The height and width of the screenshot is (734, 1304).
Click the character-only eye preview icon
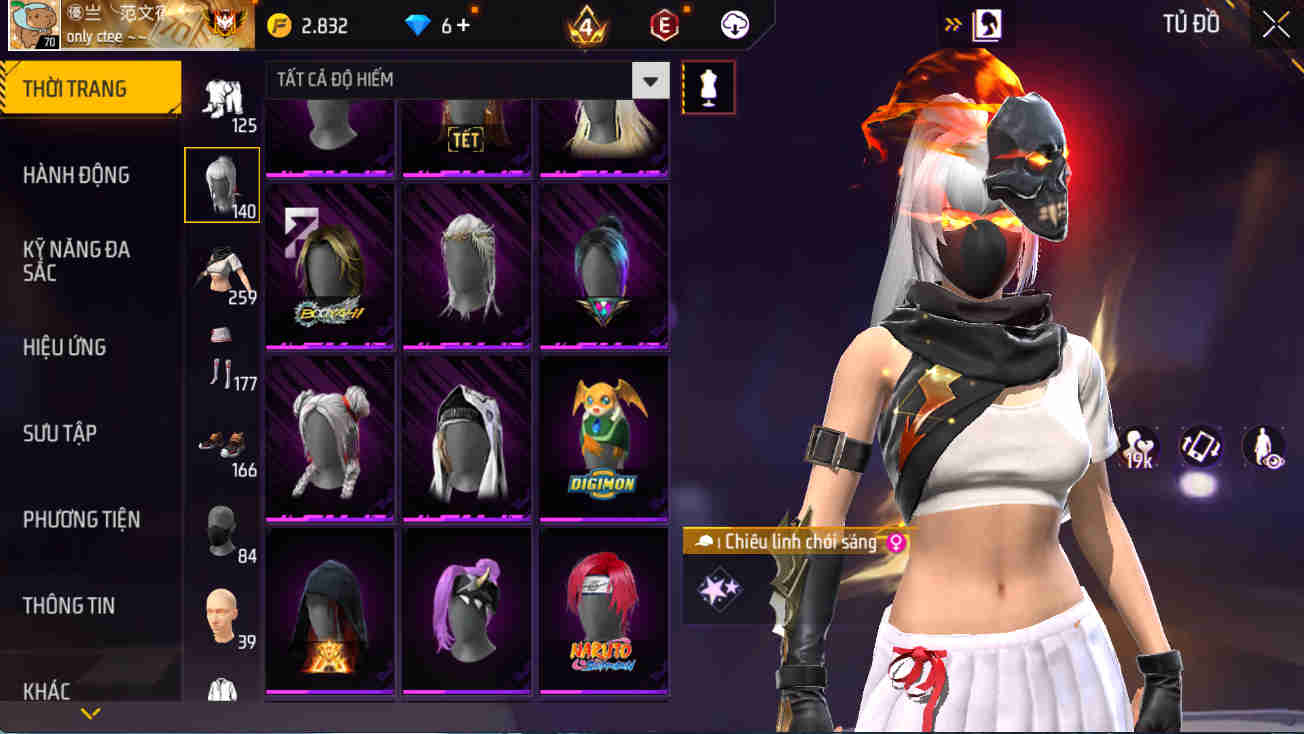pos(1263,447)
